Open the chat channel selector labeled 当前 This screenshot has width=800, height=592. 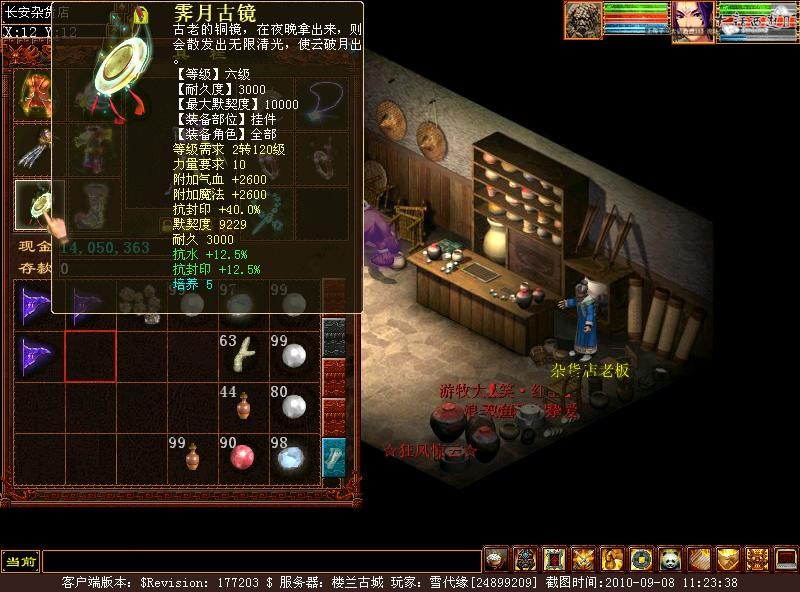[20, 561]
